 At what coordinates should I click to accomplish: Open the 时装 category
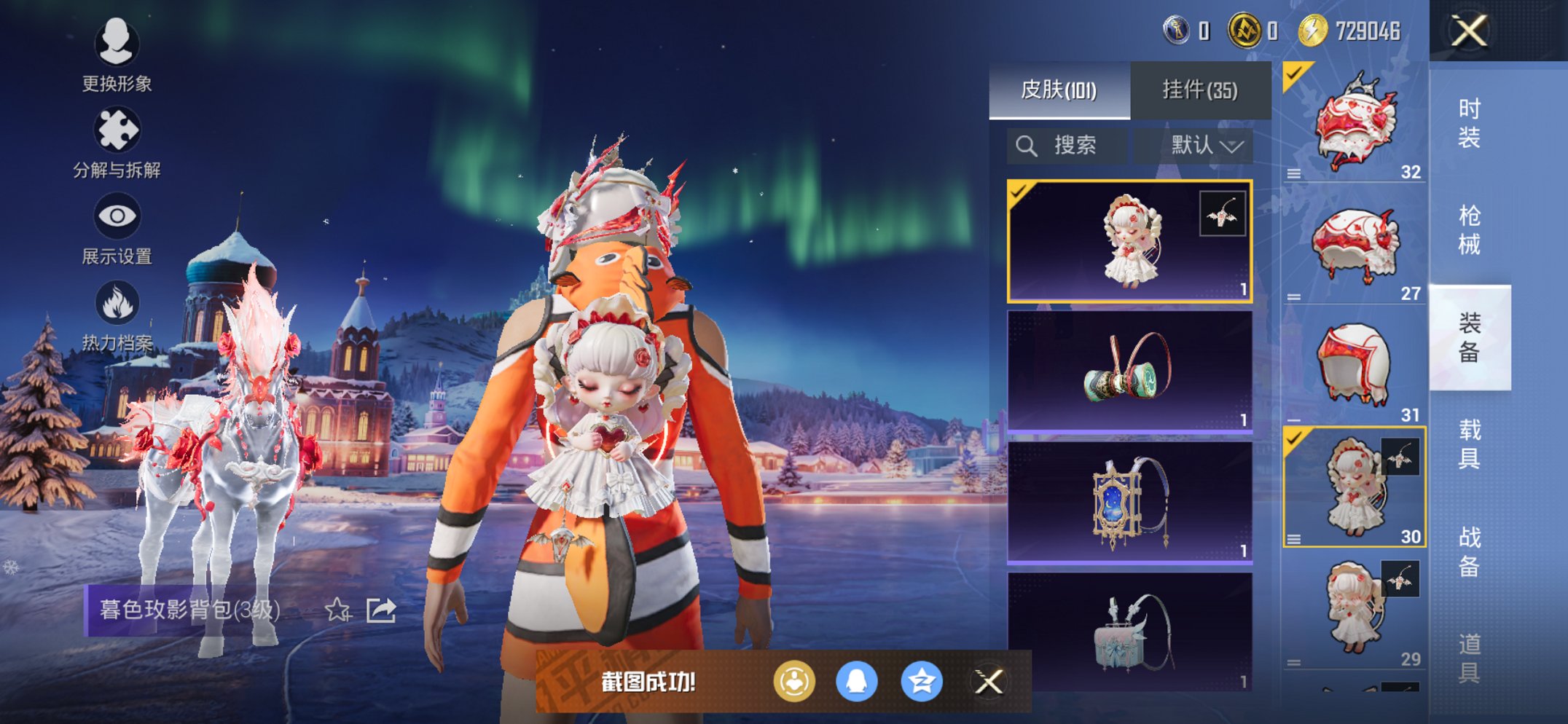tap(1469, 122)
